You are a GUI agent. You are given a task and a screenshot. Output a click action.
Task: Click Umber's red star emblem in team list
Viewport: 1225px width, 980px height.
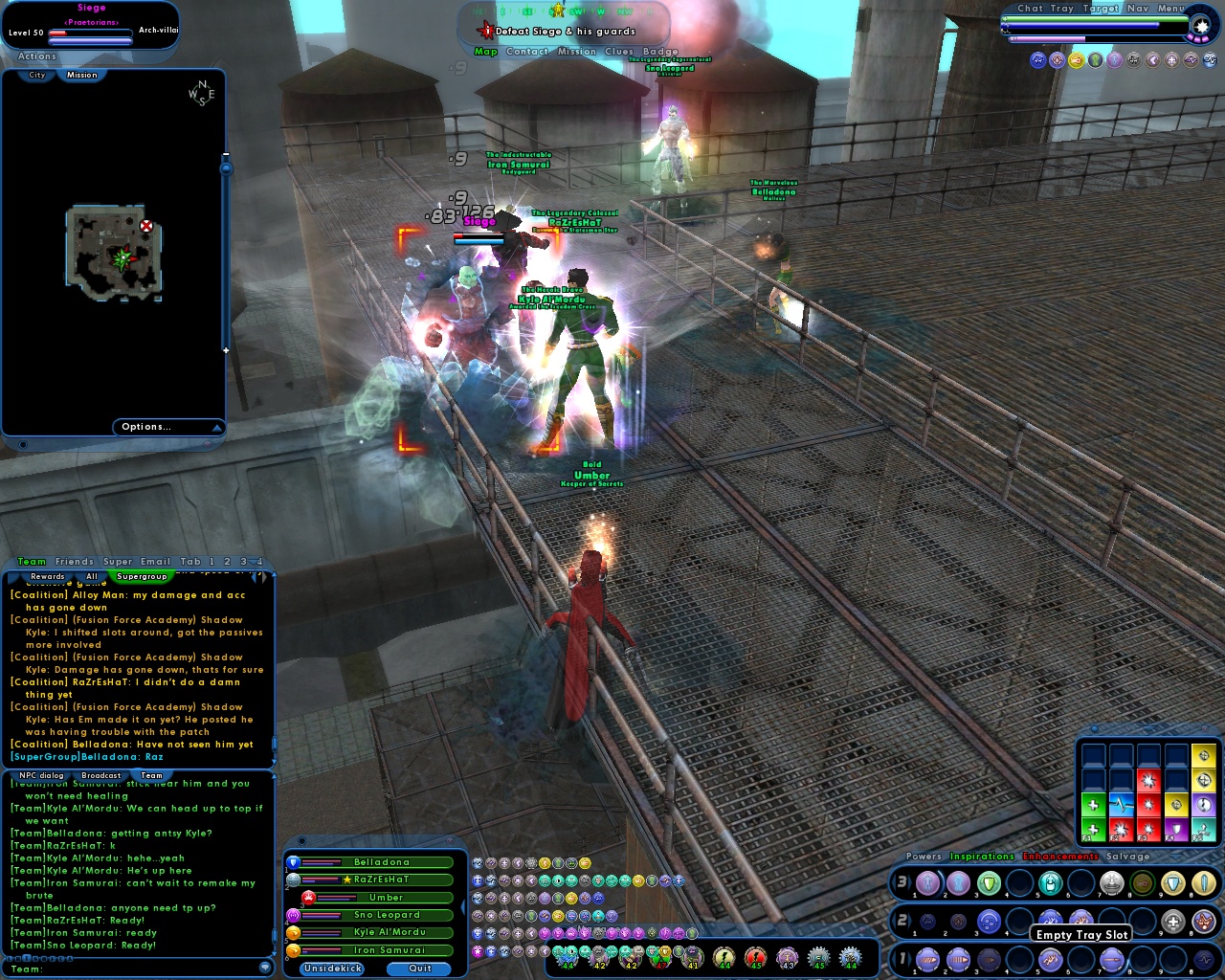point(309,898)
